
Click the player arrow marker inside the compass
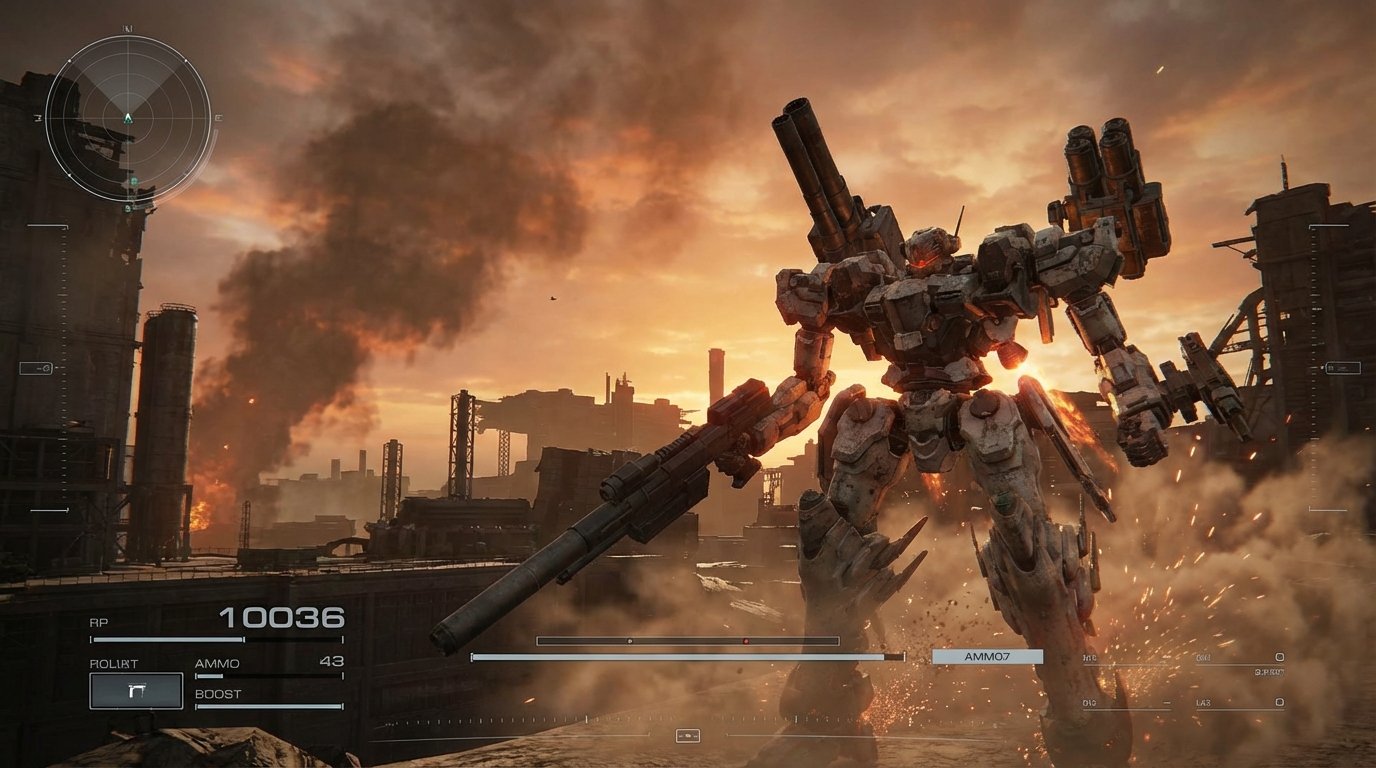click(128, 117)
